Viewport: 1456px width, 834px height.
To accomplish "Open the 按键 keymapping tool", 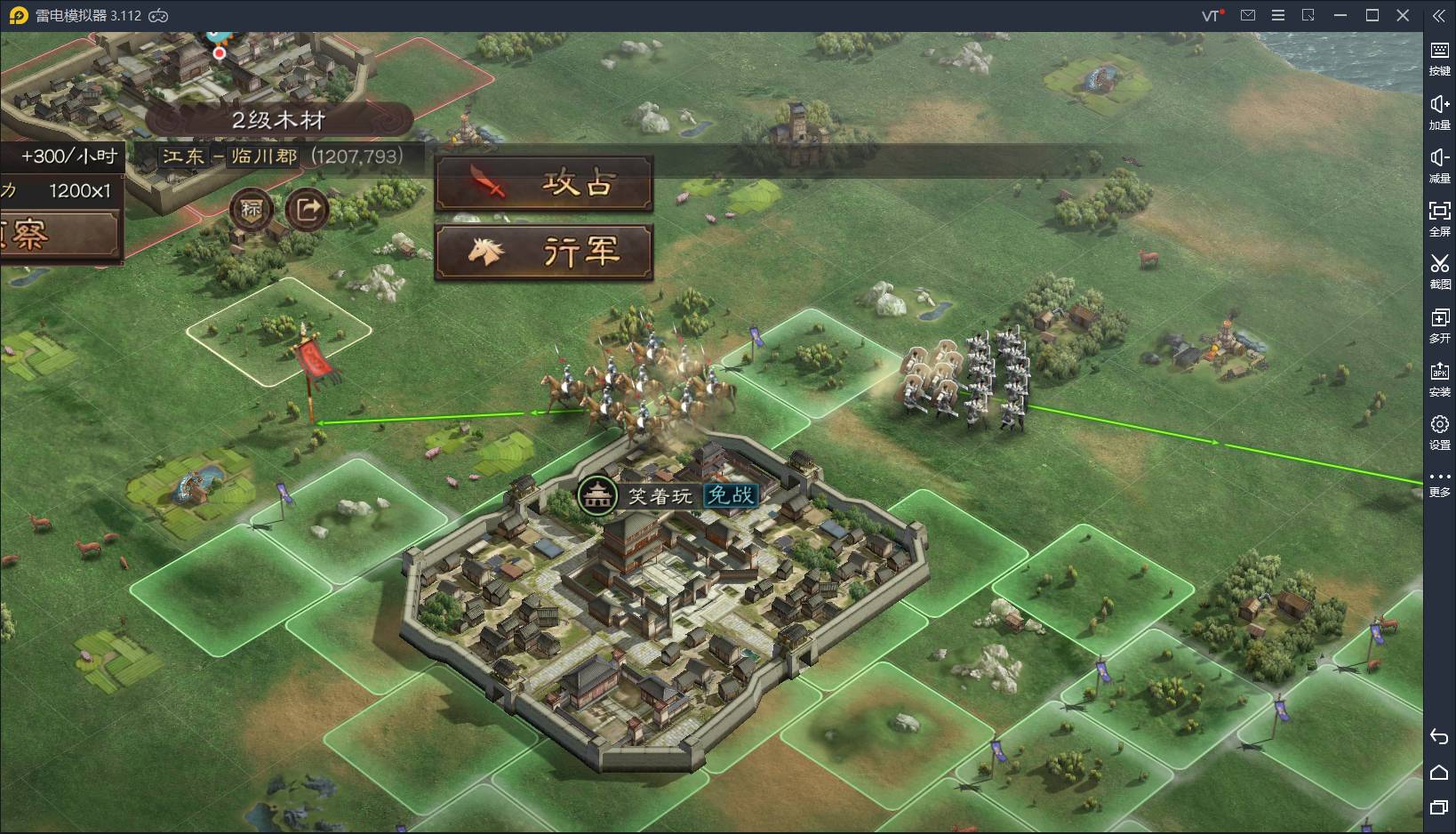I will click(1439, 58).
